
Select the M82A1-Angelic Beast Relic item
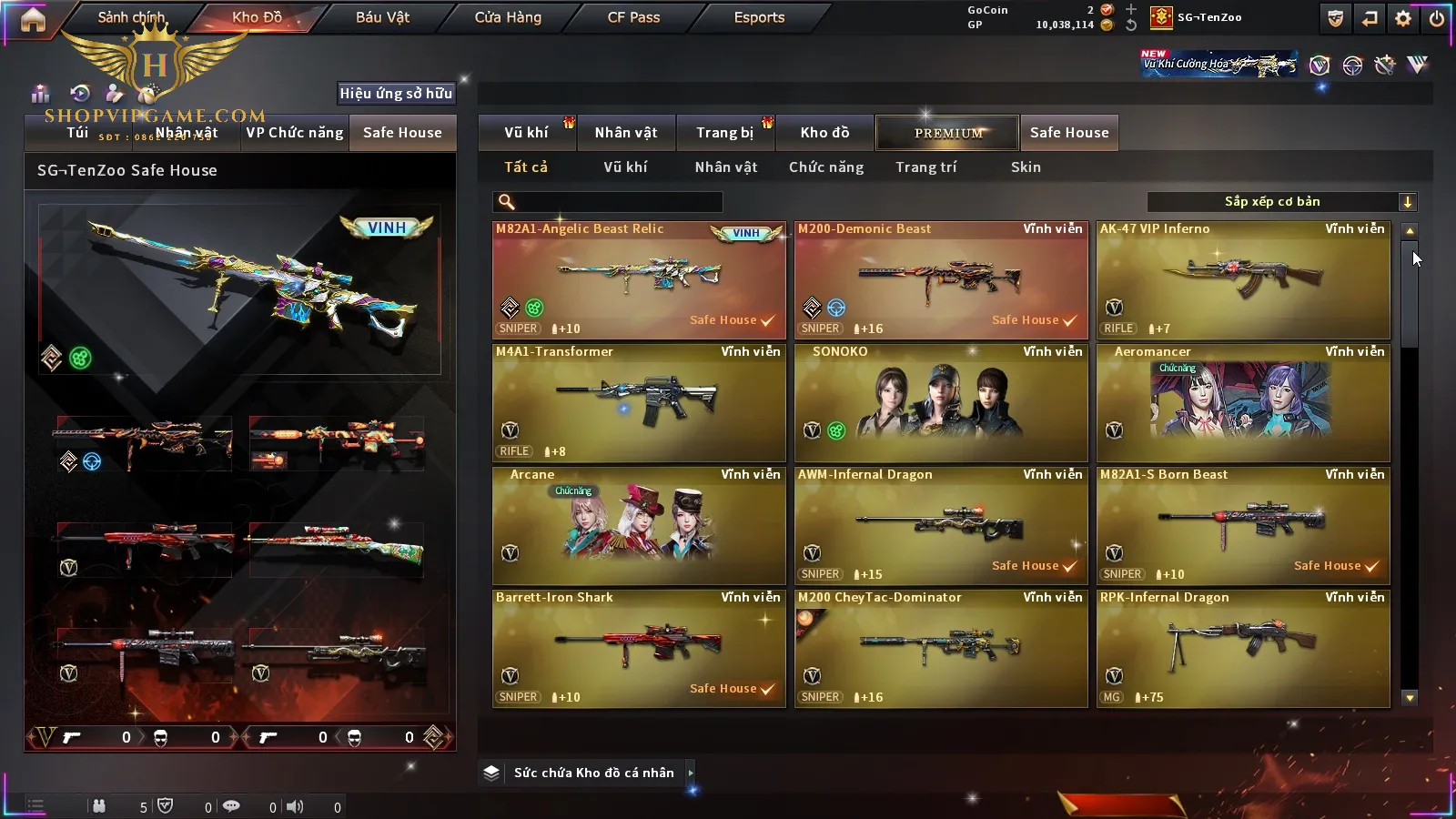639,280
